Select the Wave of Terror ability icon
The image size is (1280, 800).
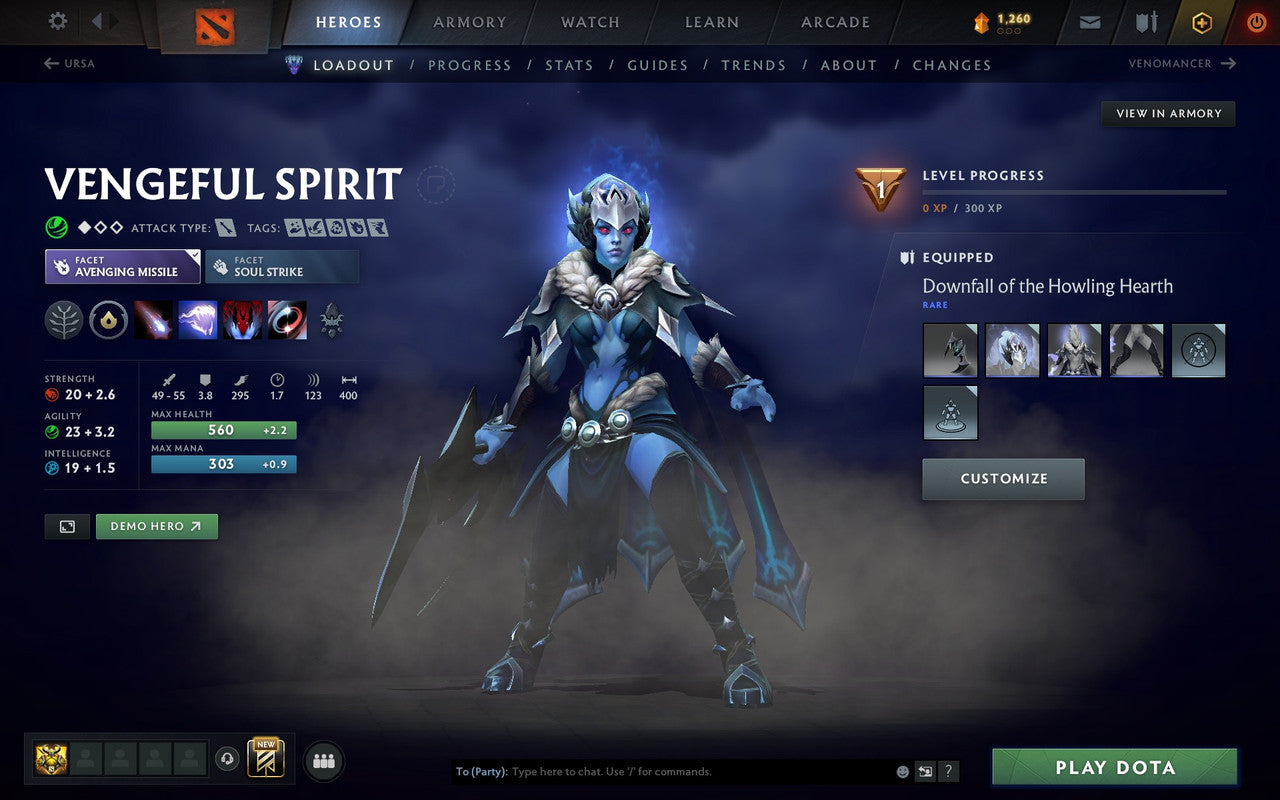(x=197, y=320)
